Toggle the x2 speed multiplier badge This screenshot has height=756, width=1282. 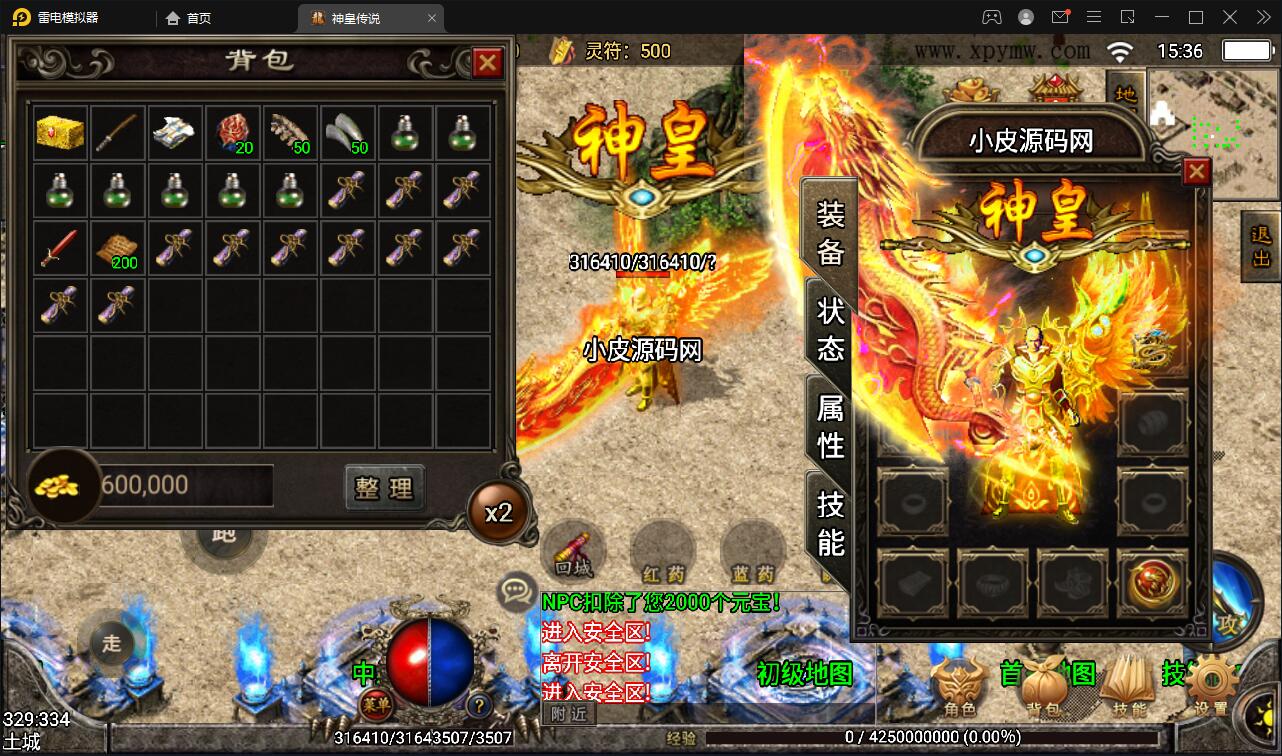(497, 511)
